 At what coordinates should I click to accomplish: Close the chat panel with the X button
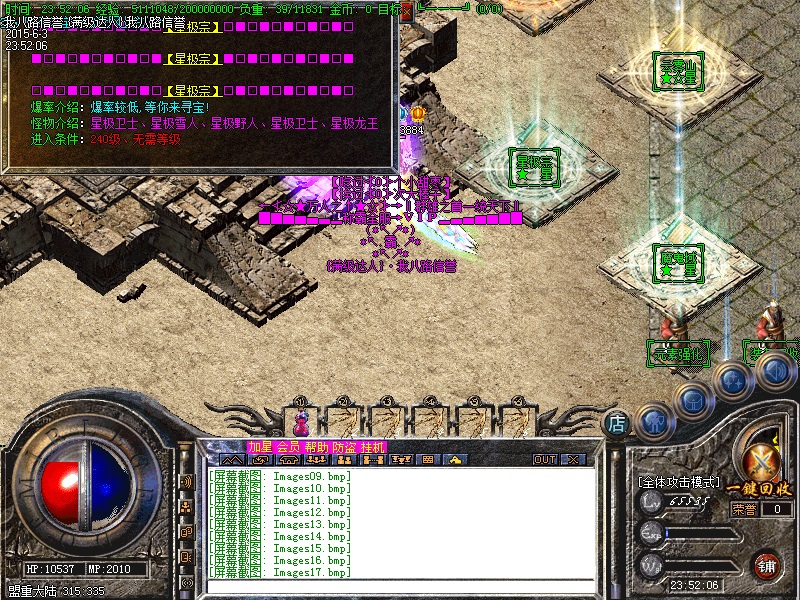(573, 460)
